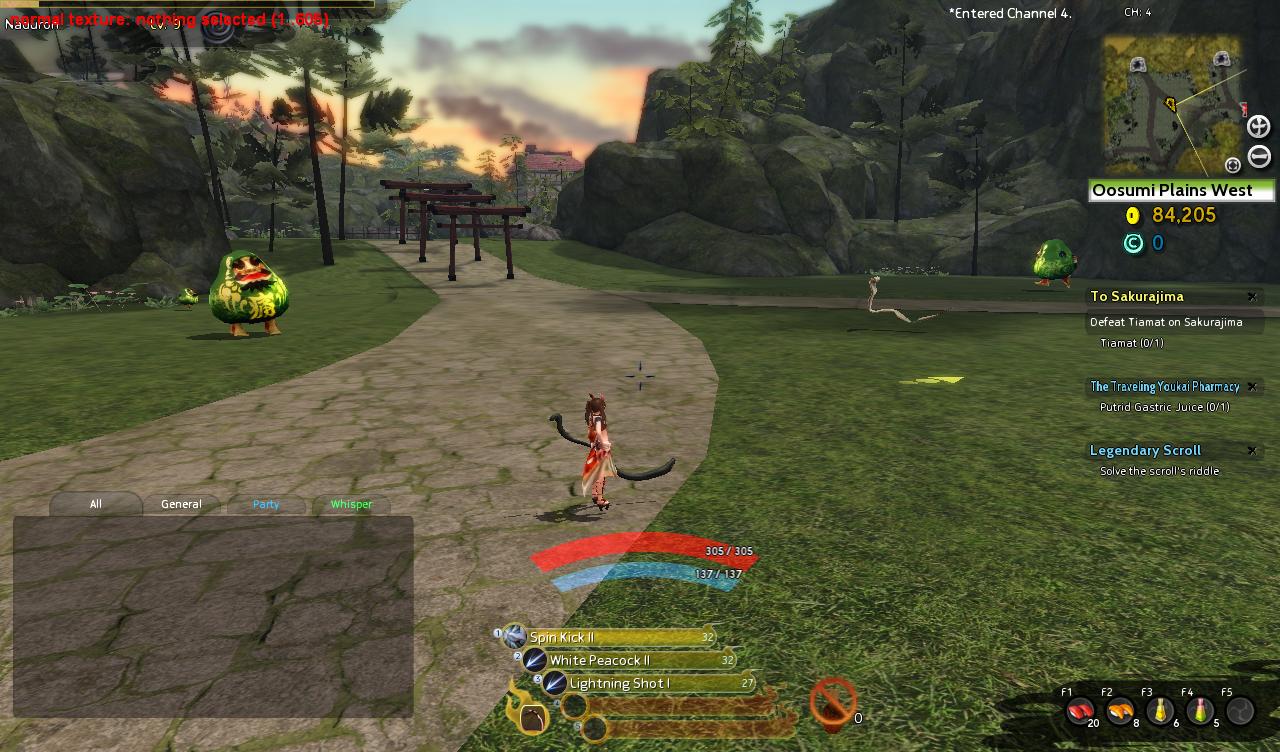Open the General chat tab
The image size is (1280, 752).
181,504
